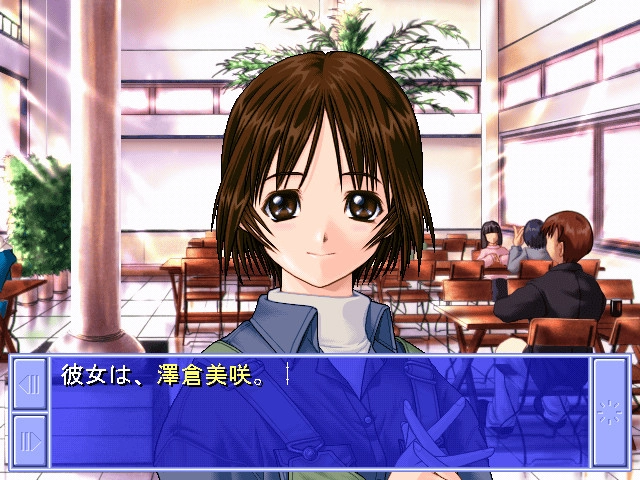Click the backward arrow button beside the dialogue
This screenshot has width=640, height=480.
(30, 384)
